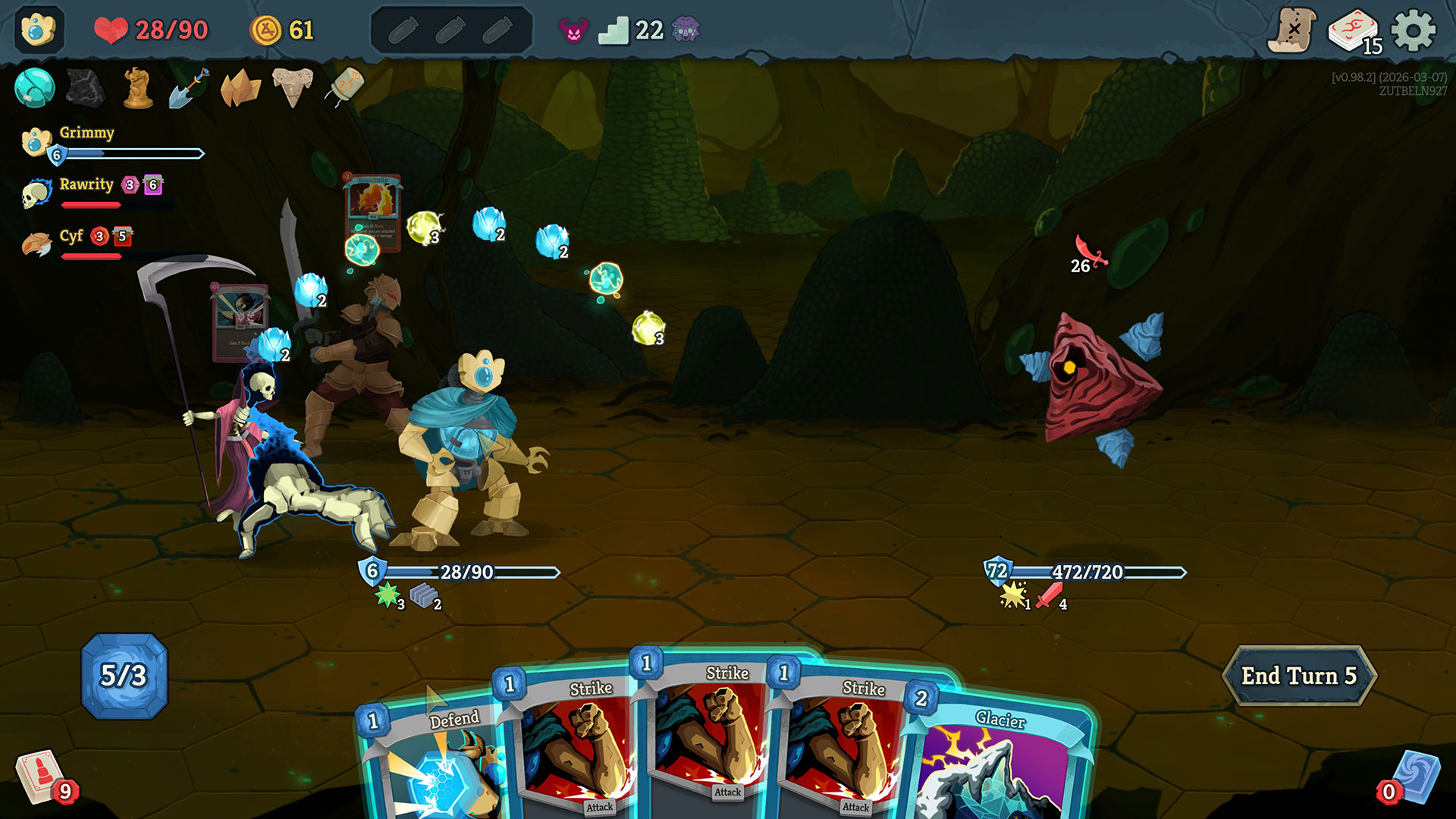The height and width of the screenshot is (819, 1456).
Task: Click the character portrait icon at top-left
Action: (38, 30)
